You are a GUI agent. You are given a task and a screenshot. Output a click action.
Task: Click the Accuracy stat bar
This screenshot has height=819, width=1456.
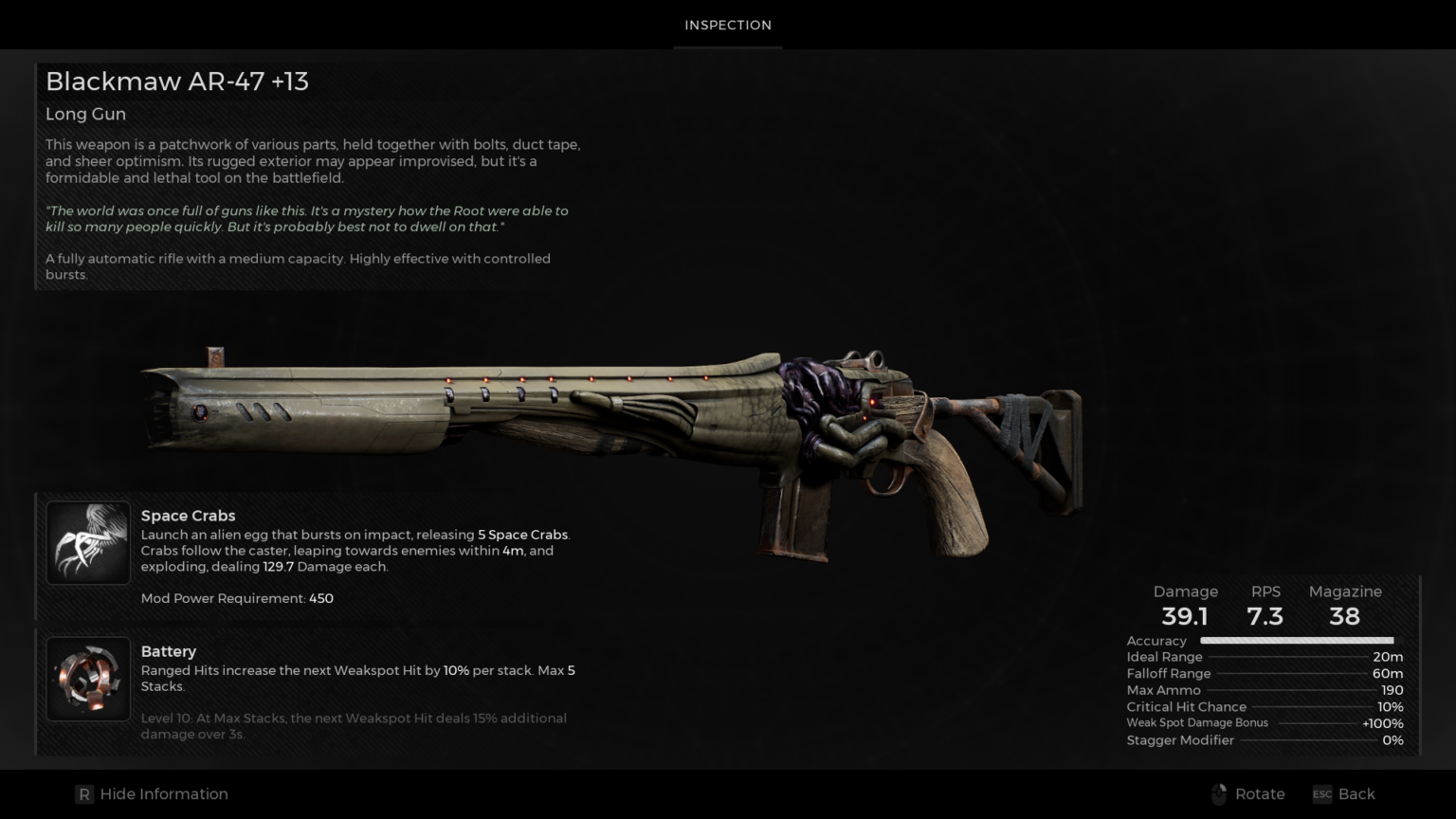point(1296,641)
